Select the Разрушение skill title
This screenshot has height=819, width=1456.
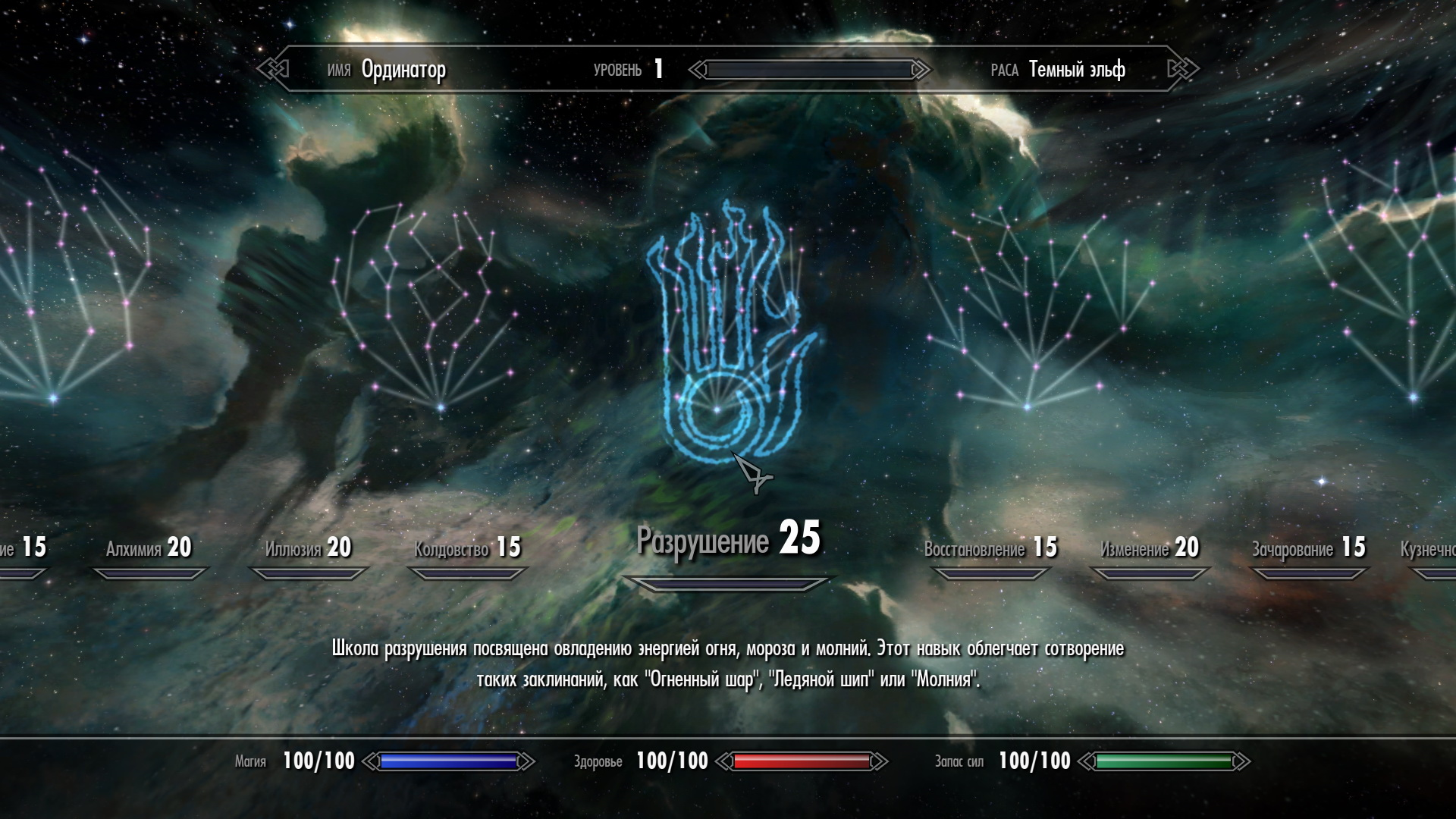click(x=728, y=540)
